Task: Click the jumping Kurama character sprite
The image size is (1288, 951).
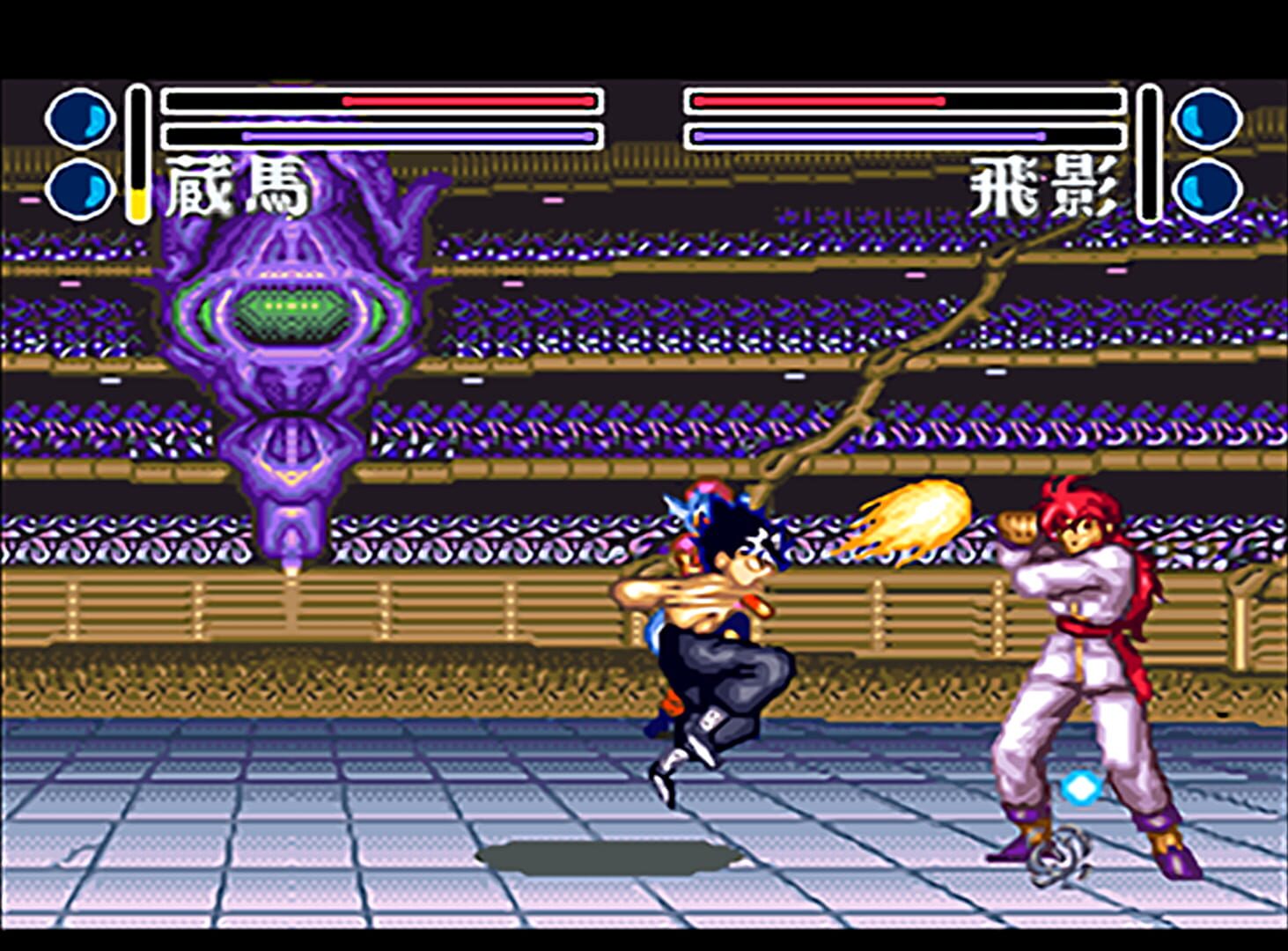Action: coord(713,634)
